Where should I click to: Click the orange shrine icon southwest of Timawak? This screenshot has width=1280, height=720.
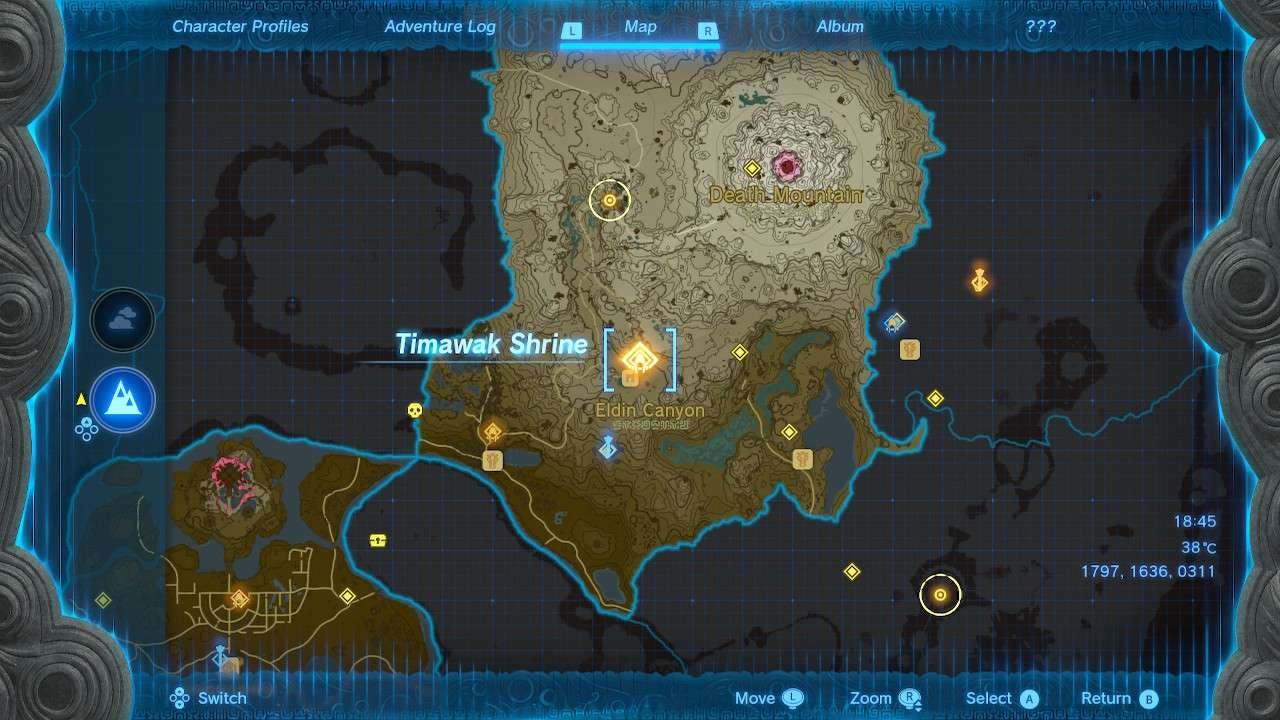coord(493,430)
